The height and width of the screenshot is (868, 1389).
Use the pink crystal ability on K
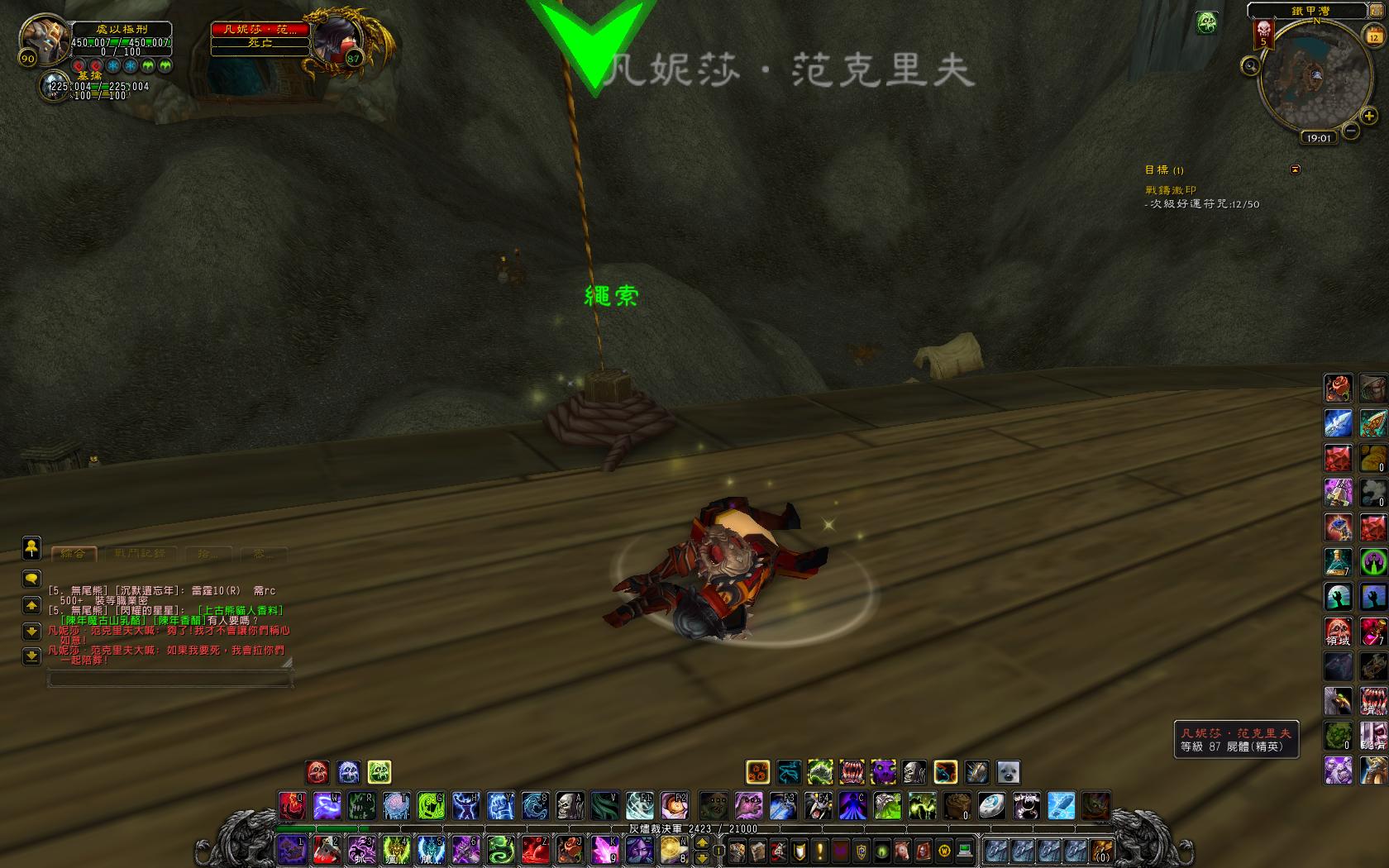point(604,849)
